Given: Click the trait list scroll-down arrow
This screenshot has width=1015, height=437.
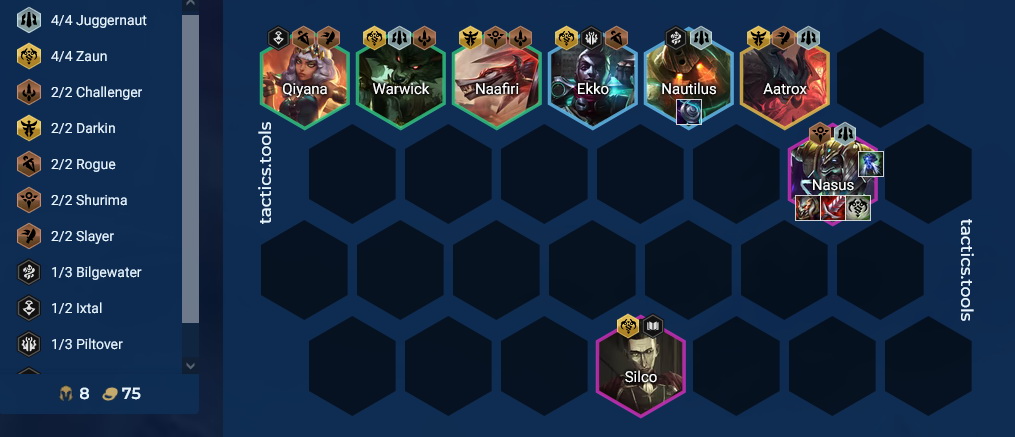Looking at the screenshot, I should coord(190,366).
